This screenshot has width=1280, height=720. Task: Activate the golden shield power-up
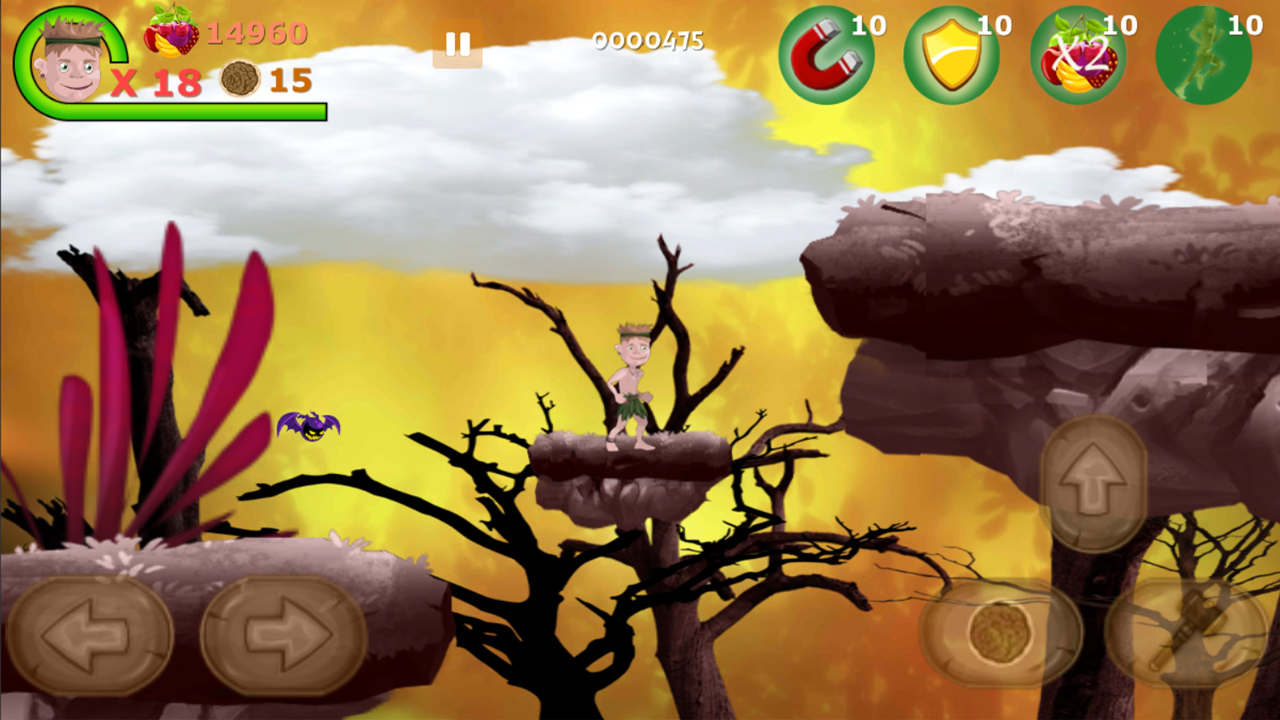[952, 54]
